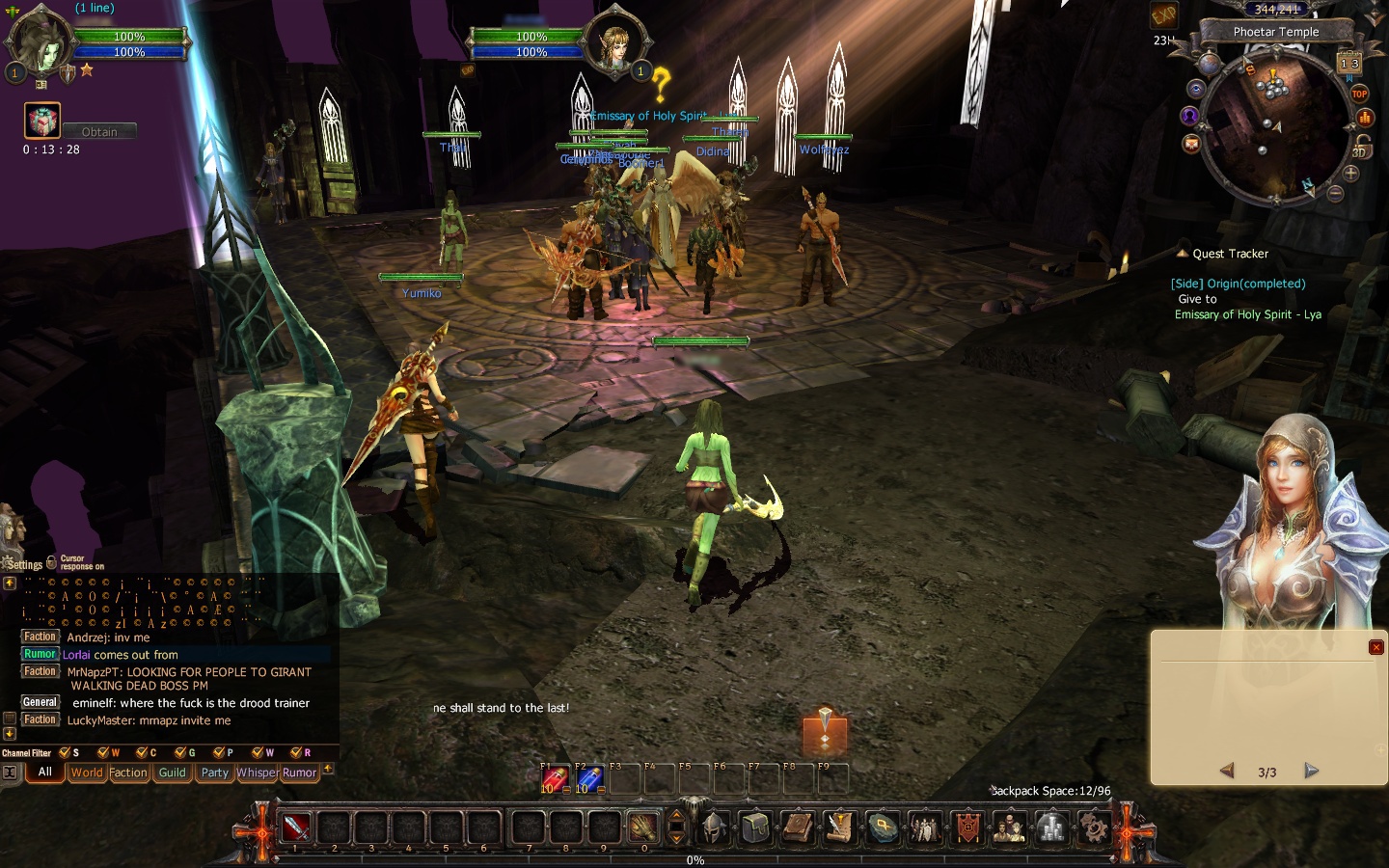1389x868 pixels.
Task: Open the gear system settings icon
Action: coord(1094,827)
